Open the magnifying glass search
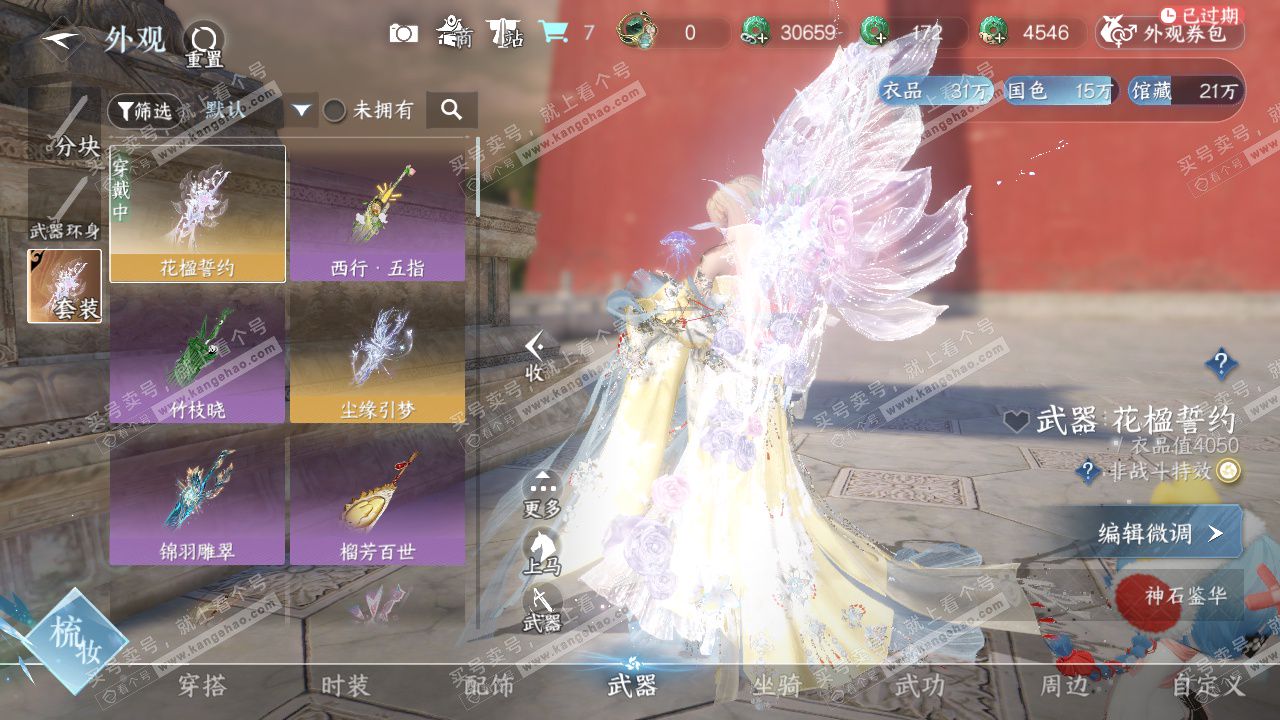 point(451,110)
